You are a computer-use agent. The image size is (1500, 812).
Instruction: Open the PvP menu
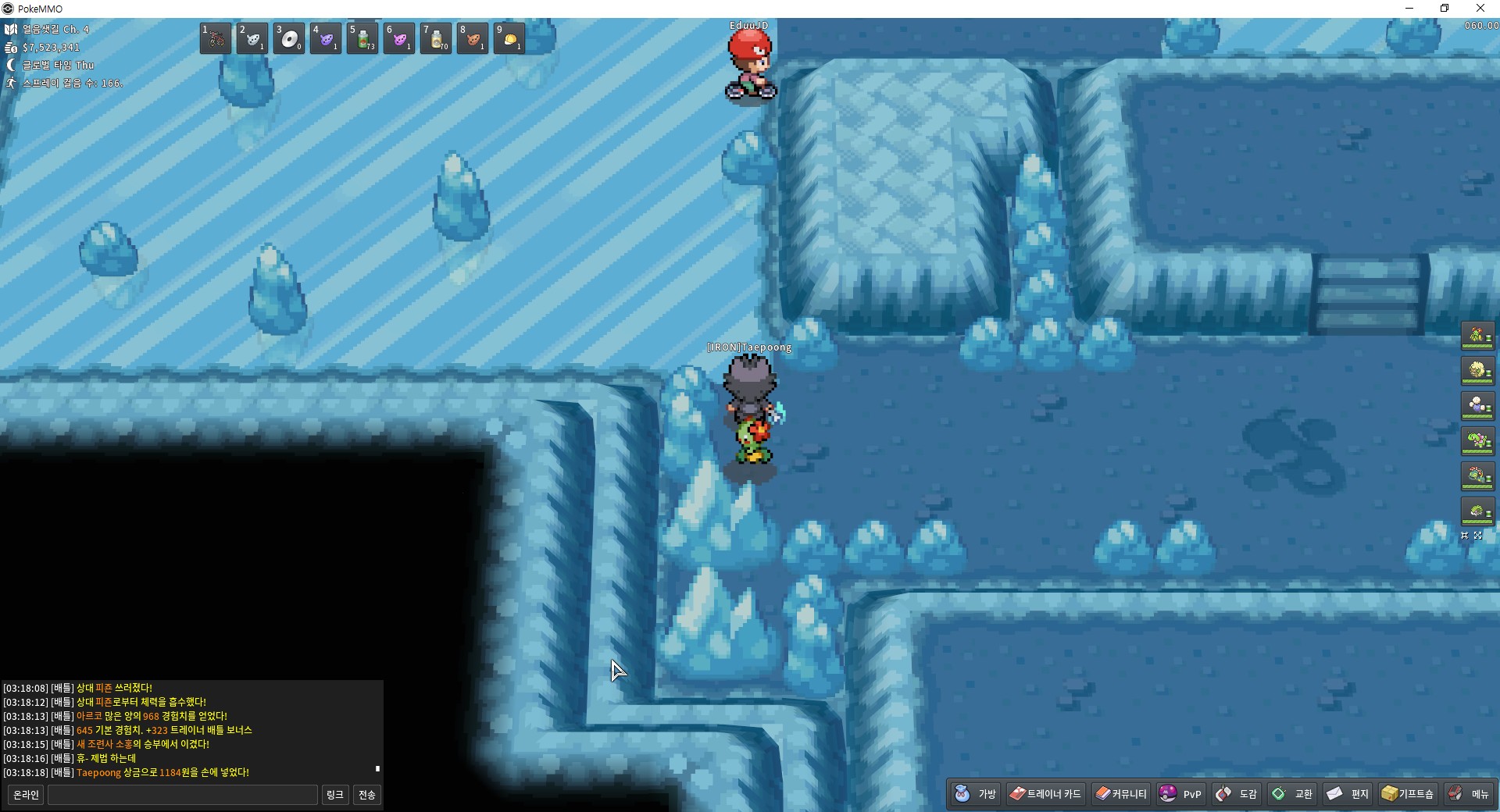1180,794
